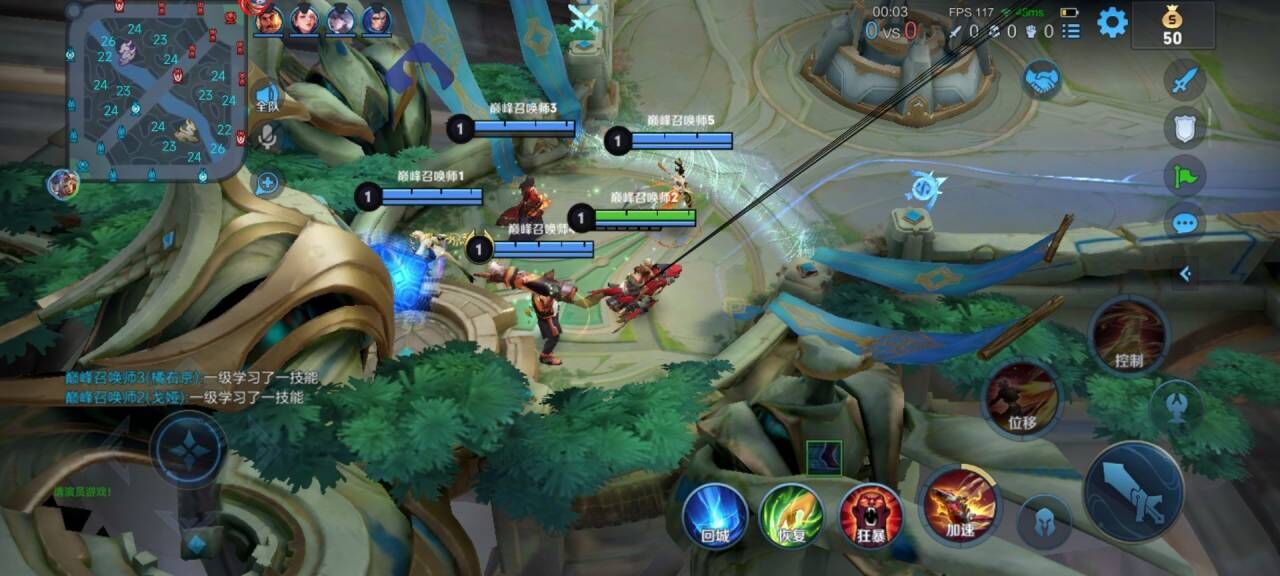Open the chat bubble quick messages
Viewport: 1280px width, 576px height.
(1185, 222)
